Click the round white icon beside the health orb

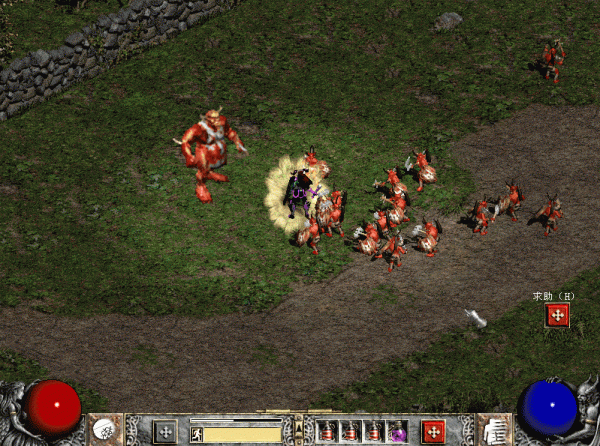pyautogui.click(x=103, y=429)
